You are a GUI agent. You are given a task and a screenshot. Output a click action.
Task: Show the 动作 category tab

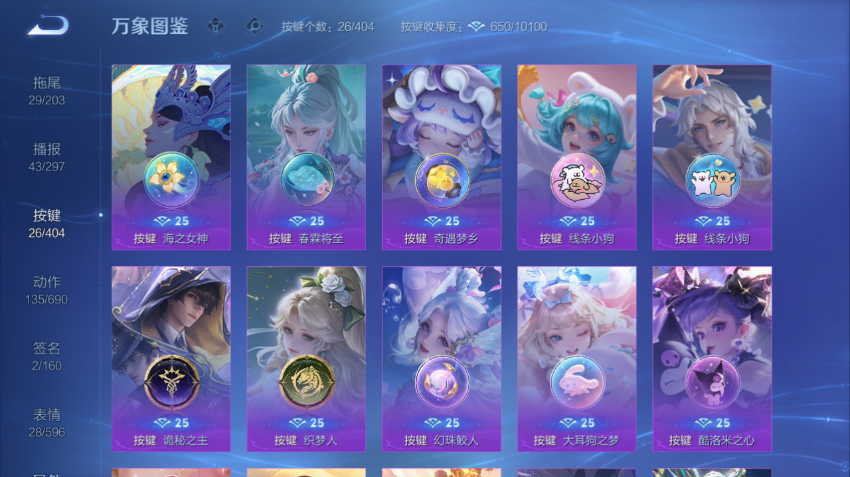[x=47, y=290]
